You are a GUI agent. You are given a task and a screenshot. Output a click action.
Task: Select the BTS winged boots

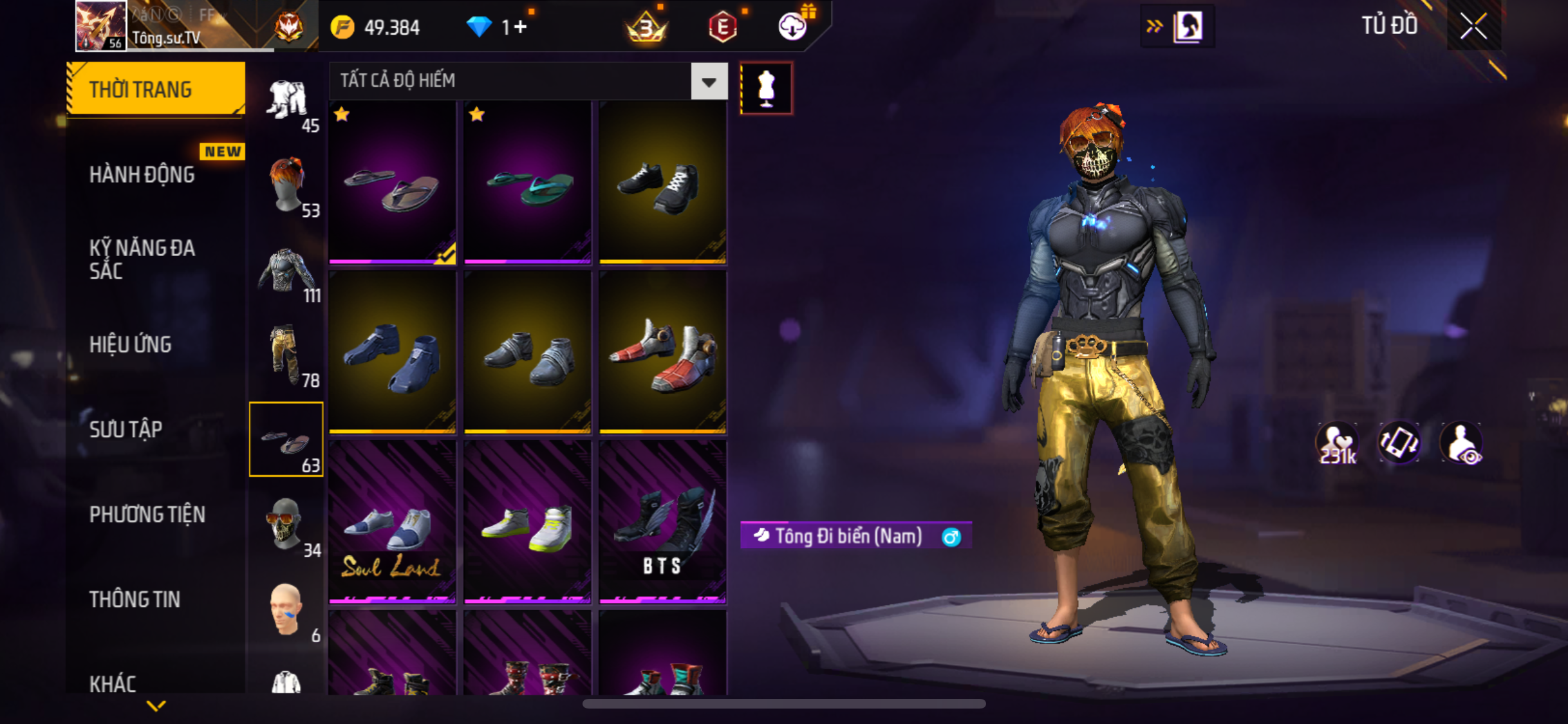[662, 523]
